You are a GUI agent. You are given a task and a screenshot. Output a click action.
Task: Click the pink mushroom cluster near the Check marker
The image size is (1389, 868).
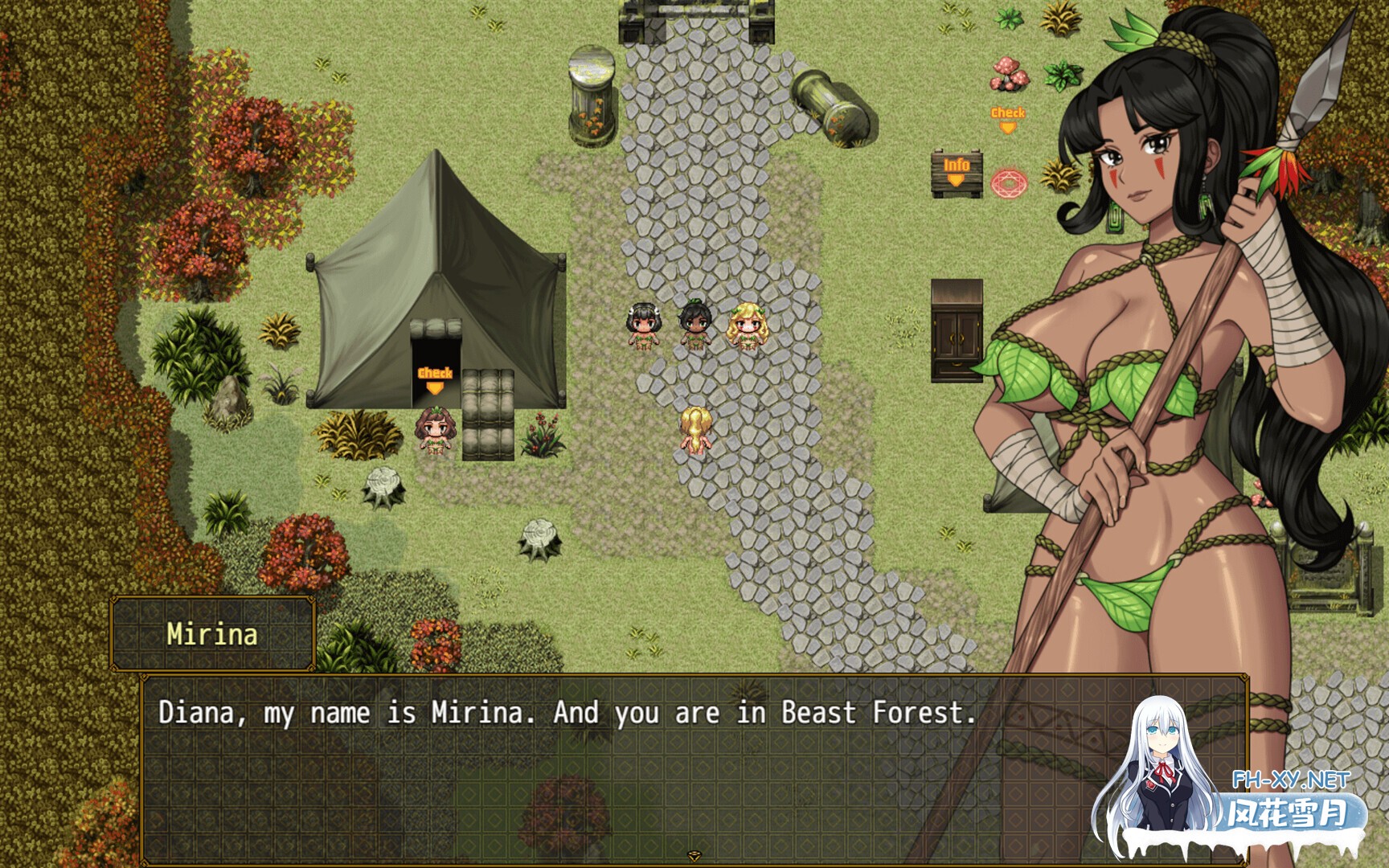click(x=1008, y=75)
